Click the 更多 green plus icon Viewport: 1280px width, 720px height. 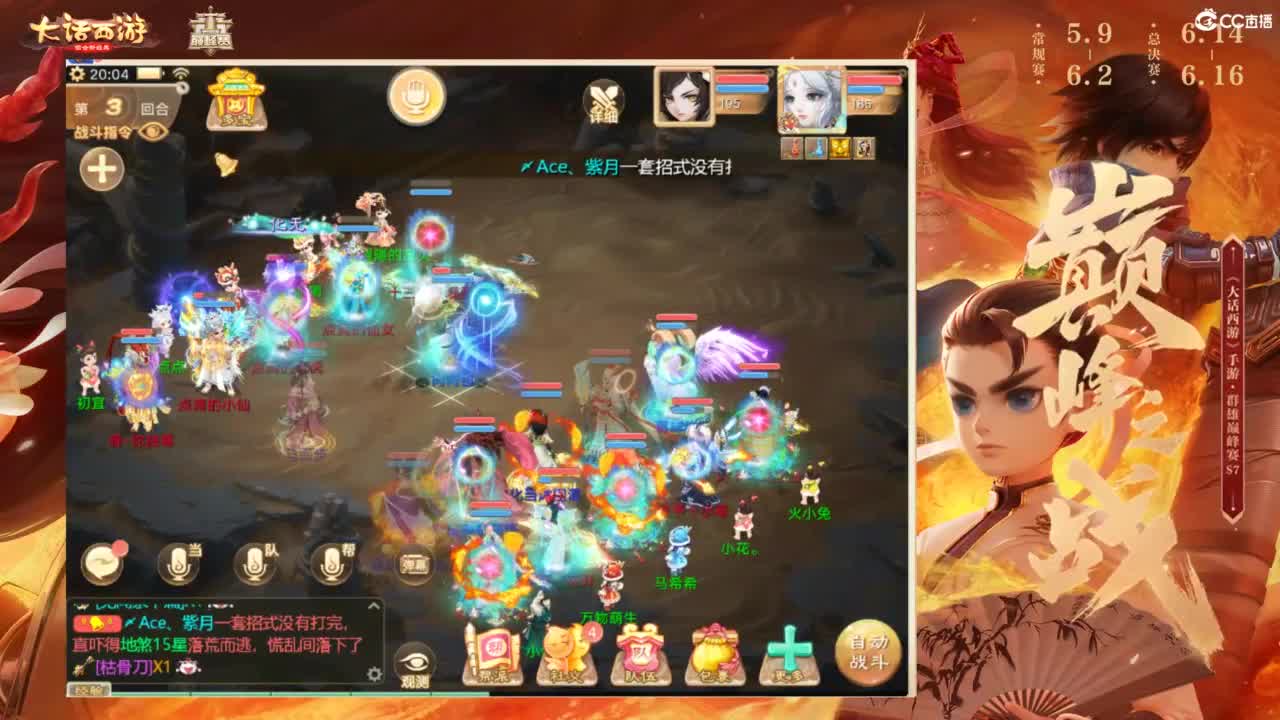point(789,650)
